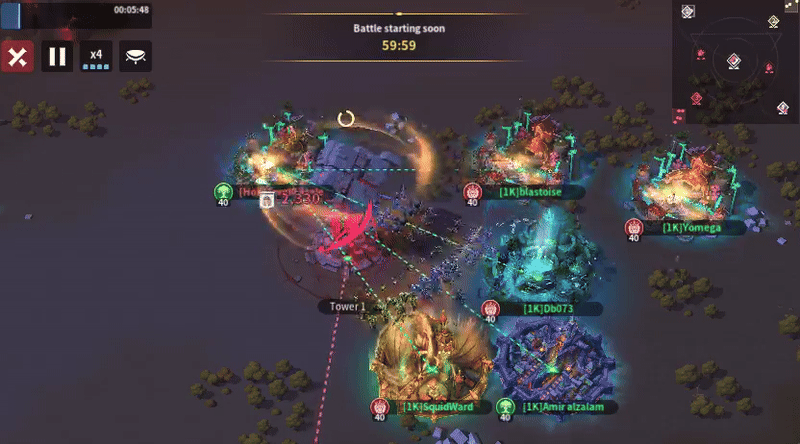The image size is (800, 444).
Task: Select the [1K]Yomega city nameplate
Action: click(690, 228)
